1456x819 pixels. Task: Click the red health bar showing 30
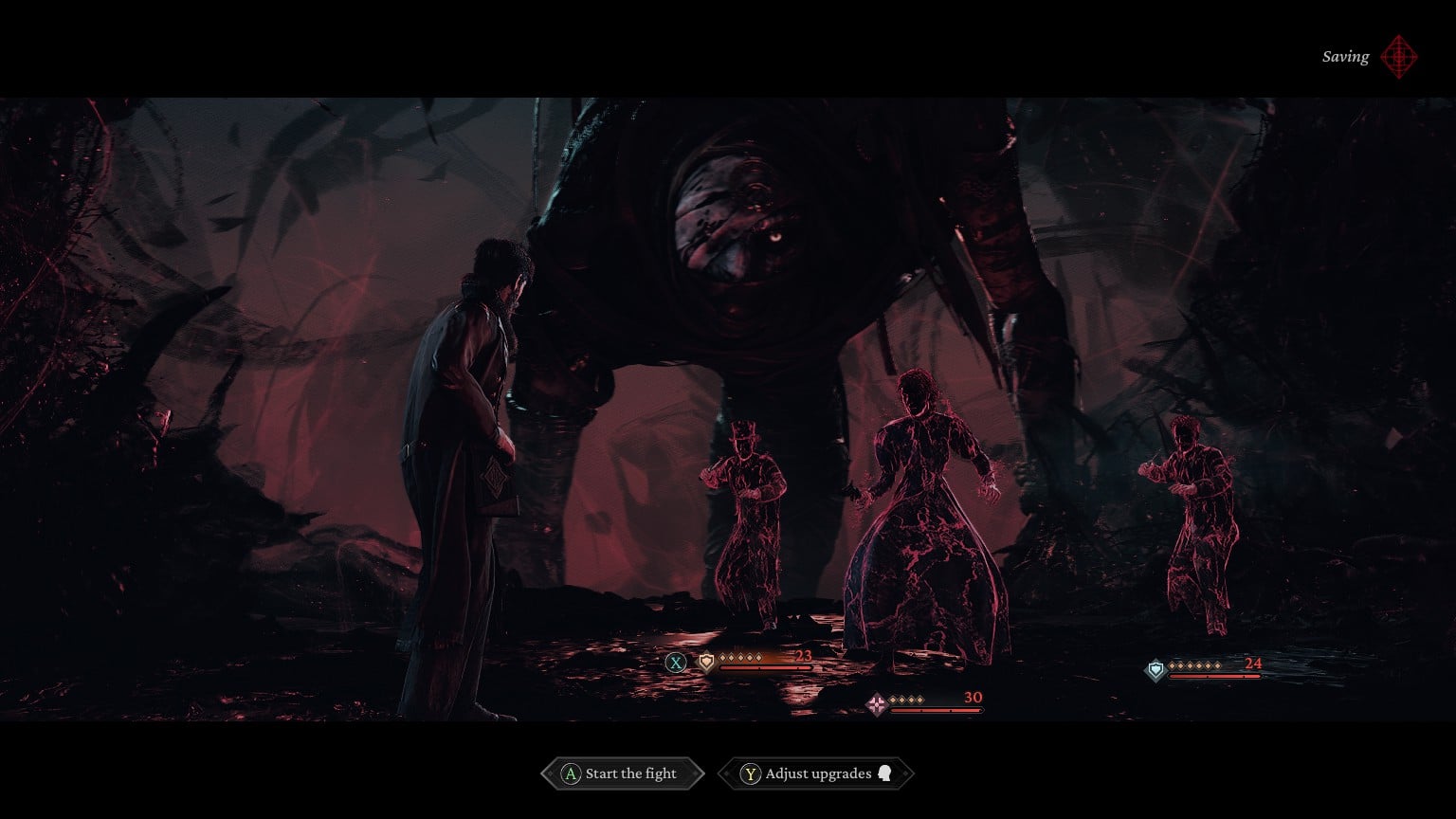click(935, 711)
